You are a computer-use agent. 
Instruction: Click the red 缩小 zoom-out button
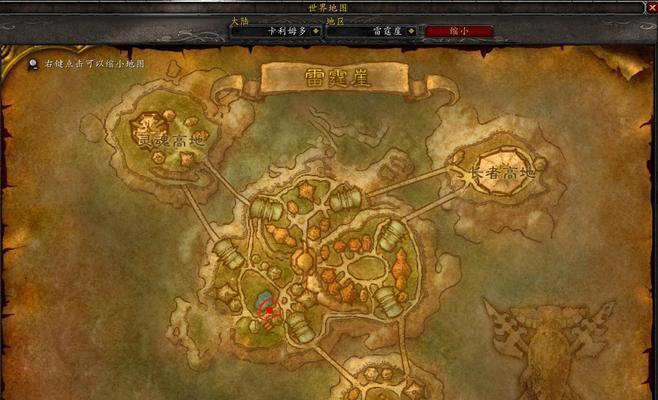[461, 30]
